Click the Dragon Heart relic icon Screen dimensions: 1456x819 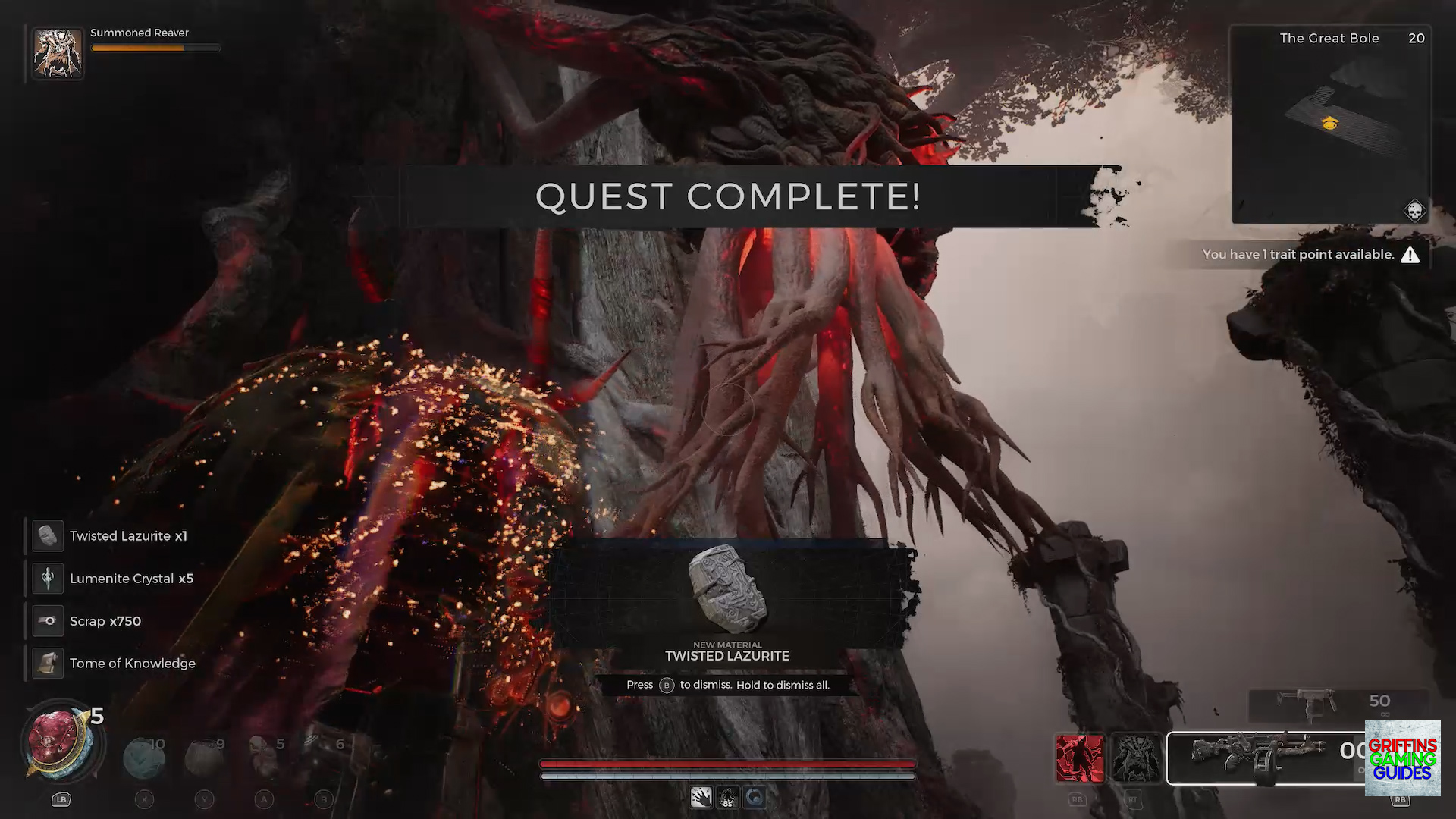click(61, 742)
